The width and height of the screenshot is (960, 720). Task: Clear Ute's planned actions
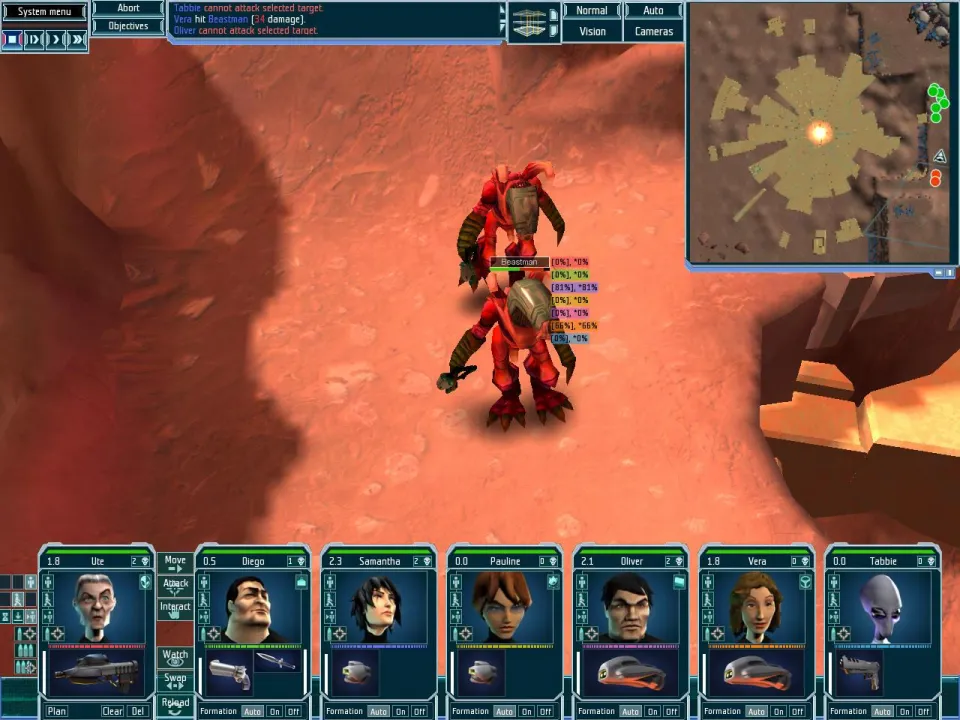[x=112, y=711]
